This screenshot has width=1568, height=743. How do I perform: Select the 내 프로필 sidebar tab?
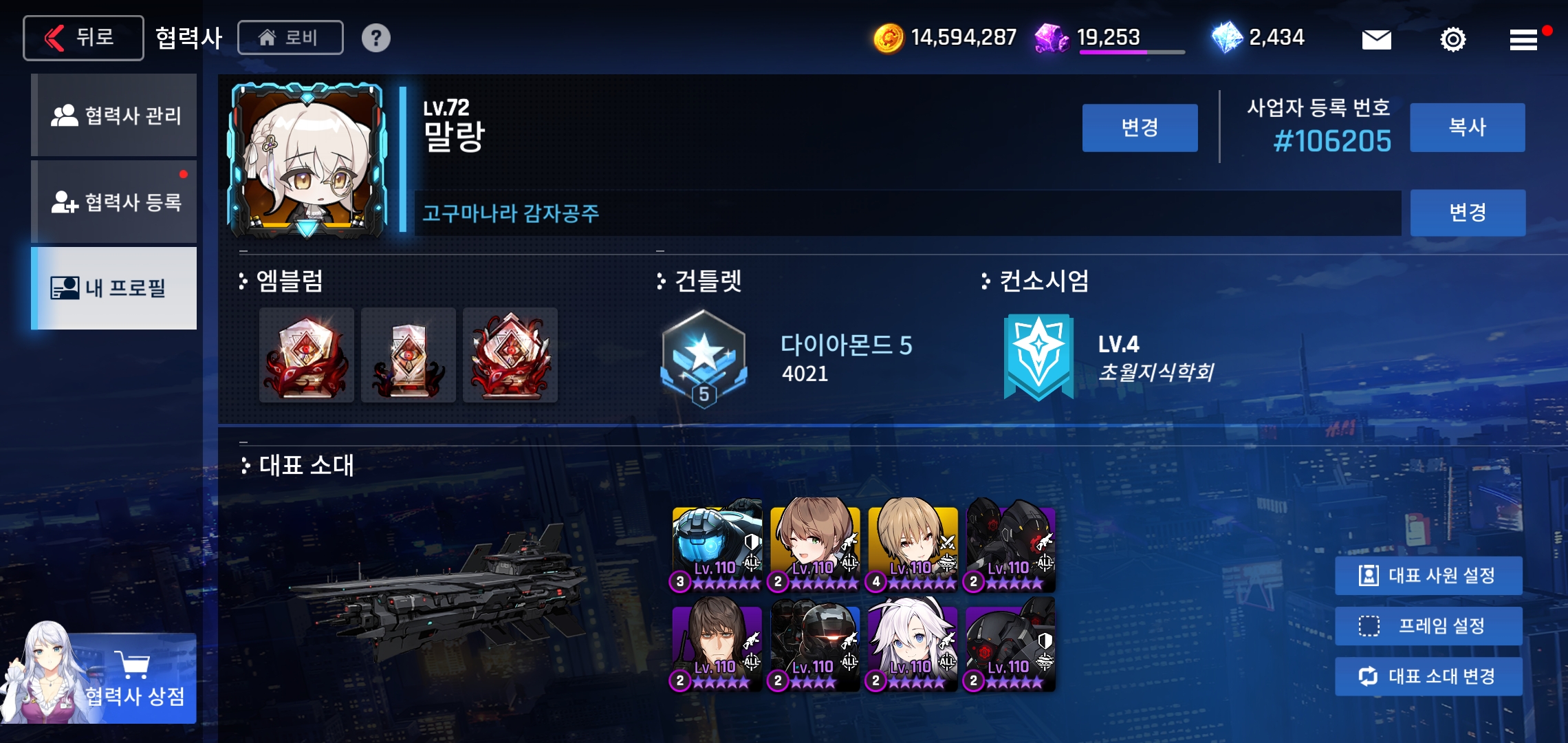113,288
